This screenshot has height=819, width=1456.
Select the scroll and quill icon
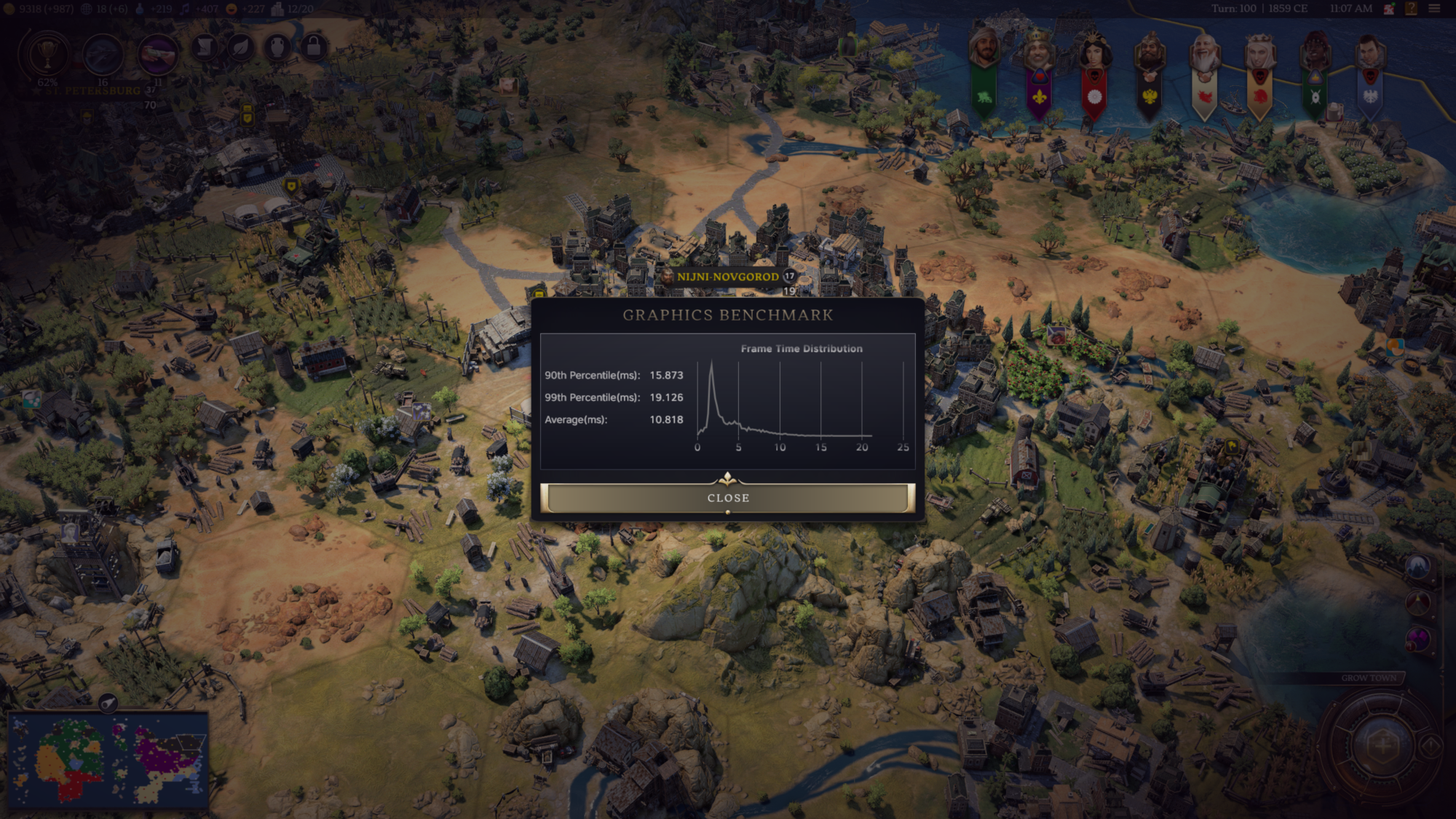point(205,47)
